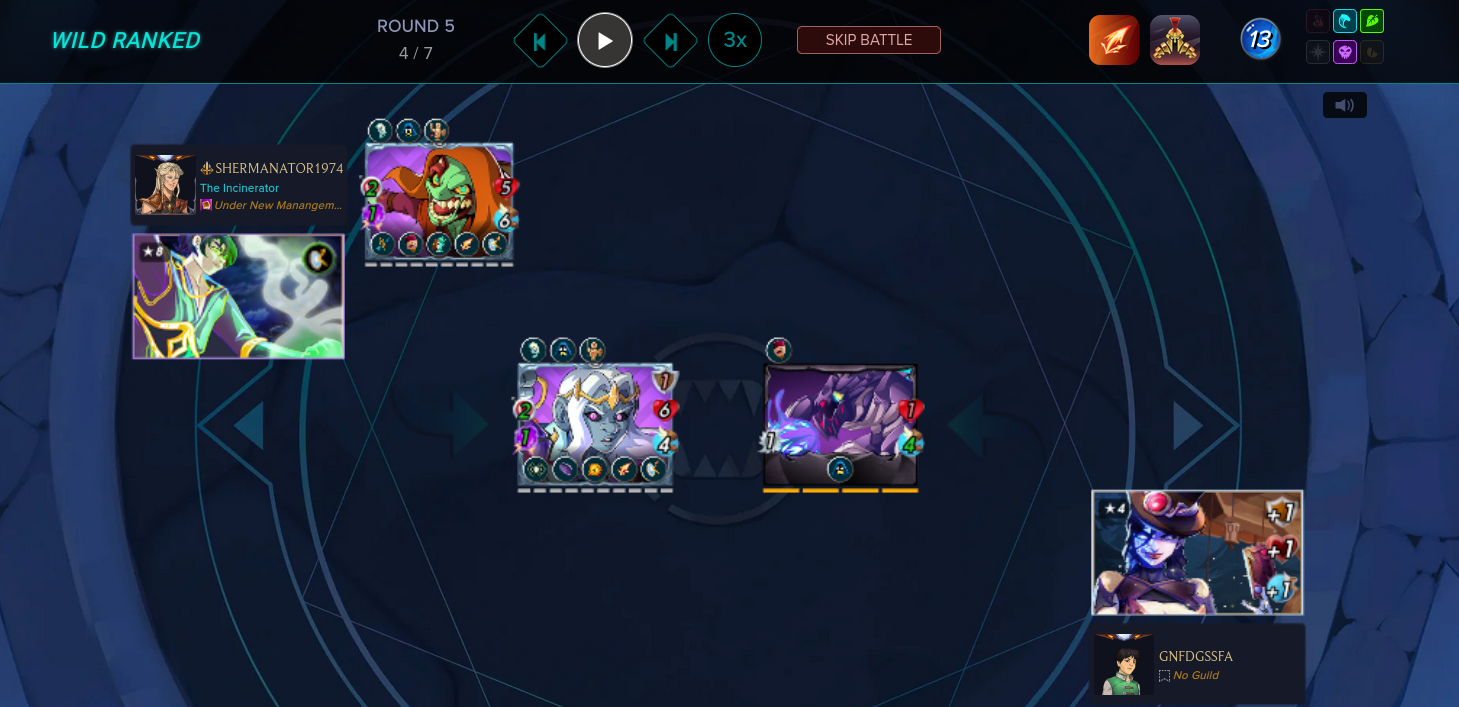
Task: Select the dark purple beast enemy card
Action: [840, 425]
